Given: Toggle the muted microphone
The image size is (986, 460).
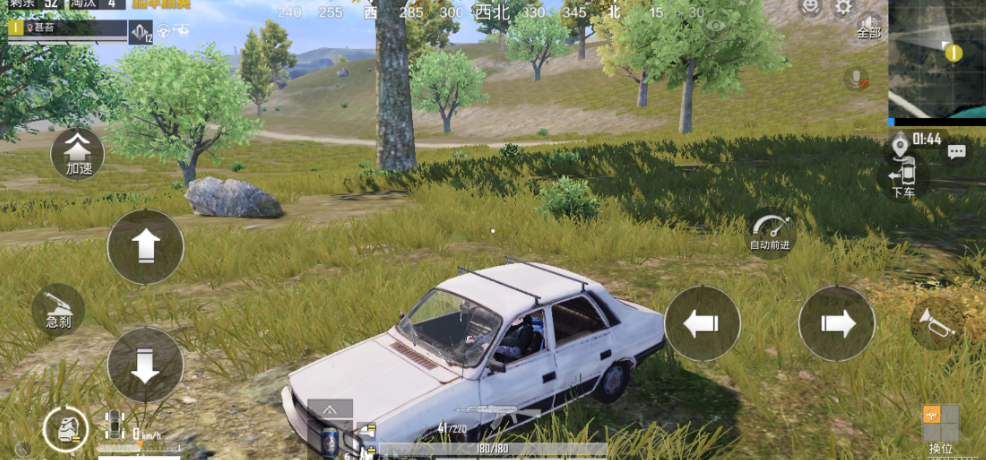Looking at the screenshot, I should coord(856,78).
